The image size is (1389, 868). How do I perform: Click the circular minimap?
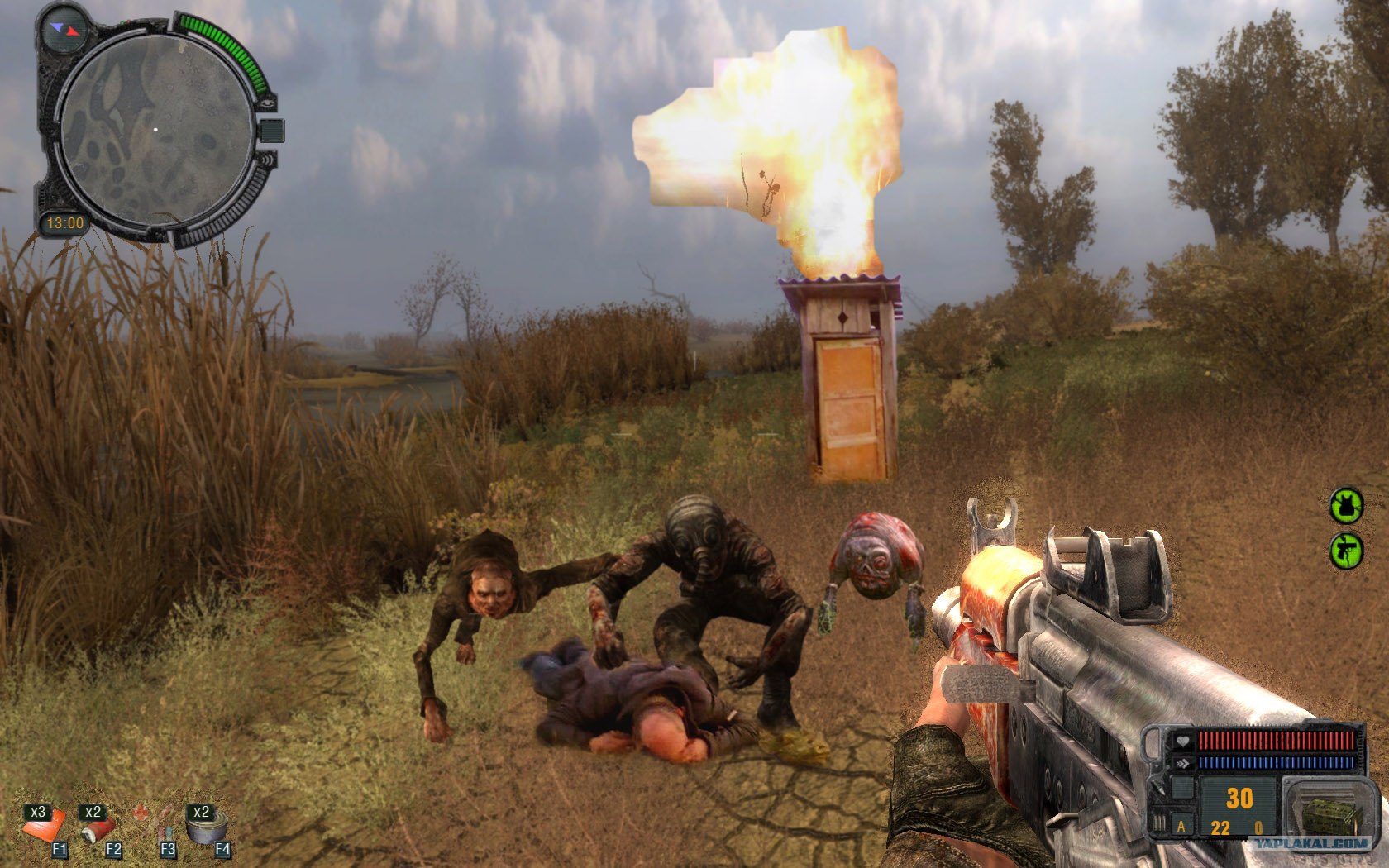(155, 131)
